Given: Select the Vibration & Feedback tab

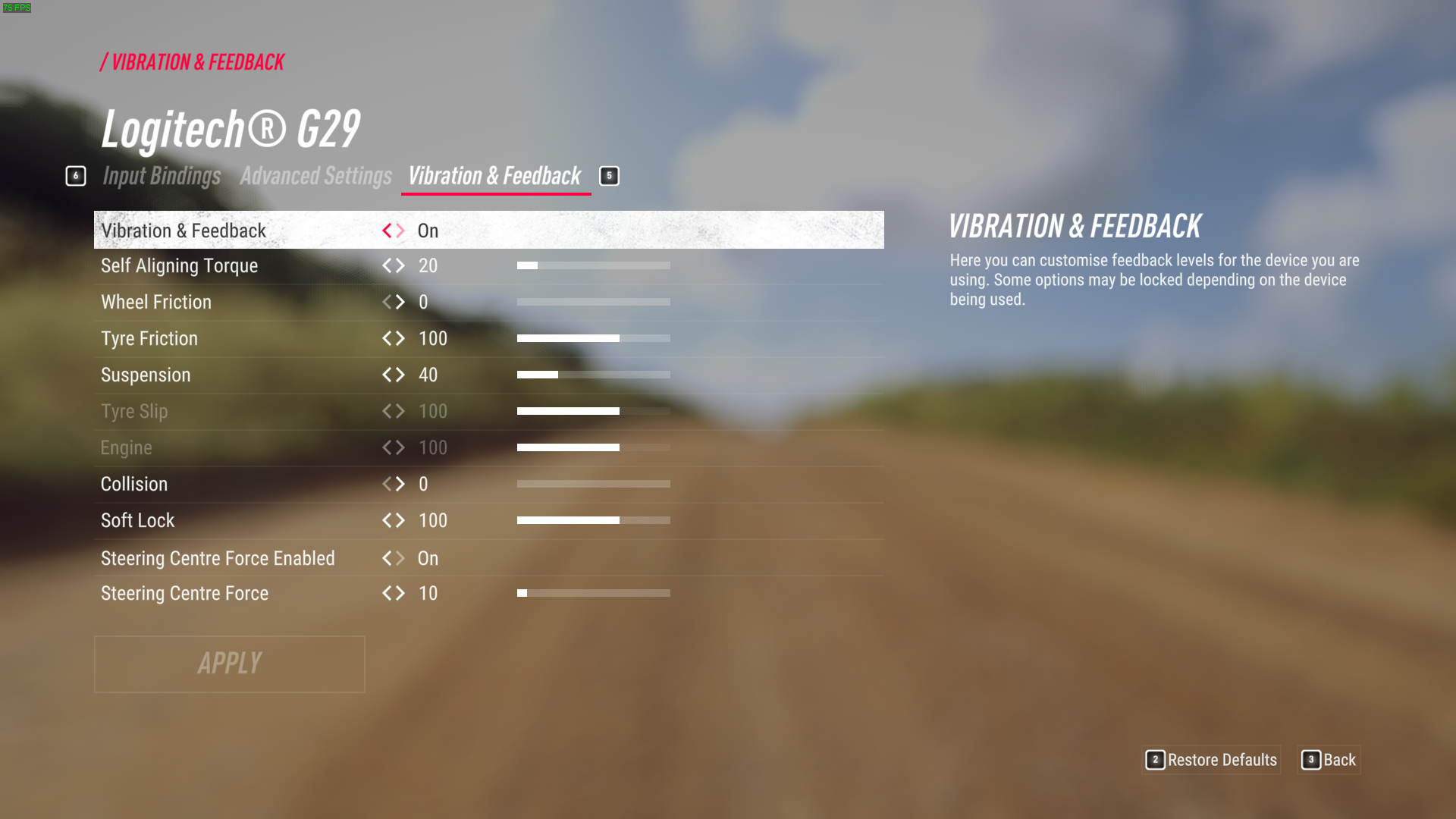Looking at the screenshot, I should (x=494, y=176).
